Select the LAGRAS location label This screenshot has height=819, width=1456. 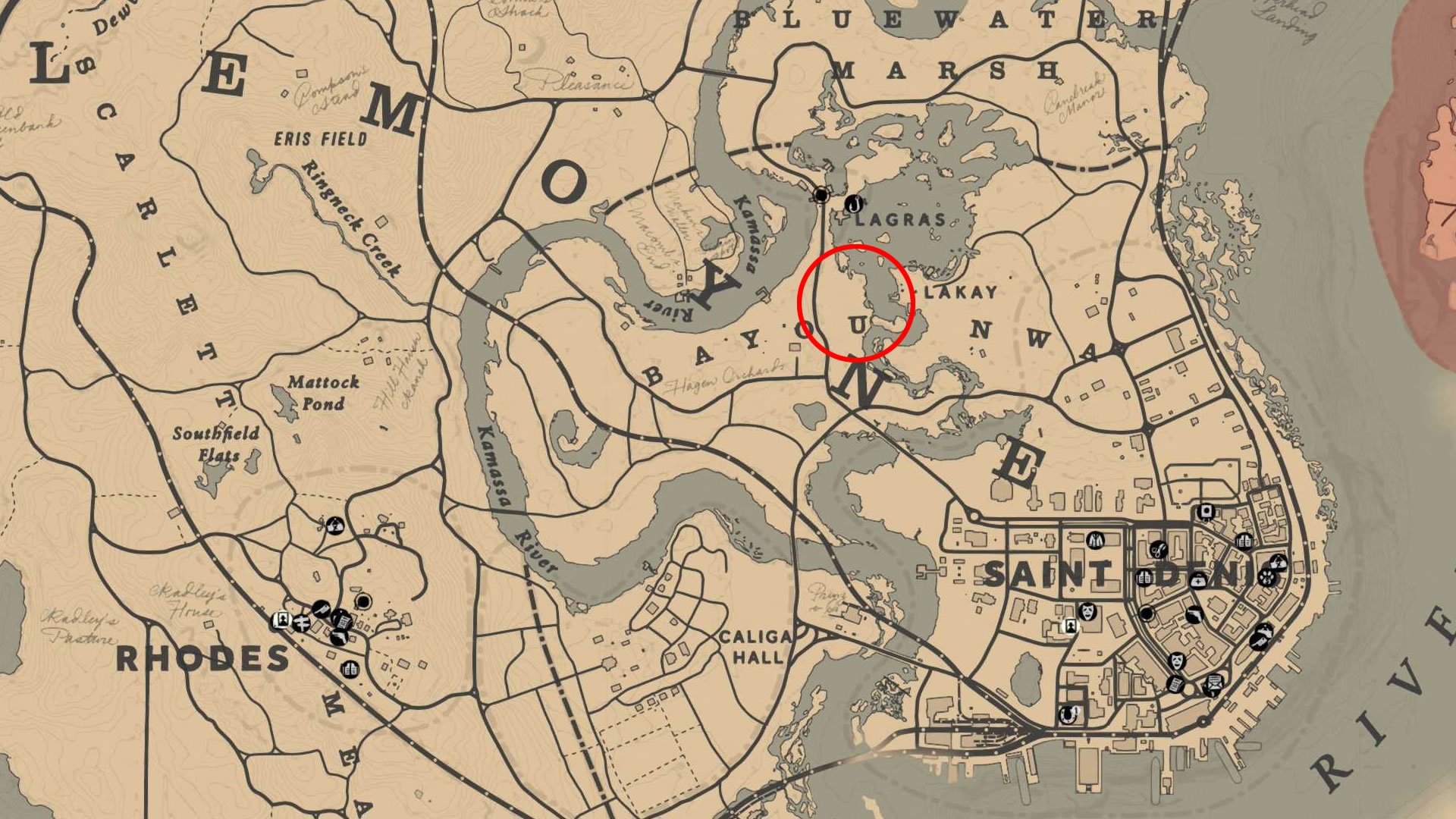pyautogui.click(x=899, y=220)
